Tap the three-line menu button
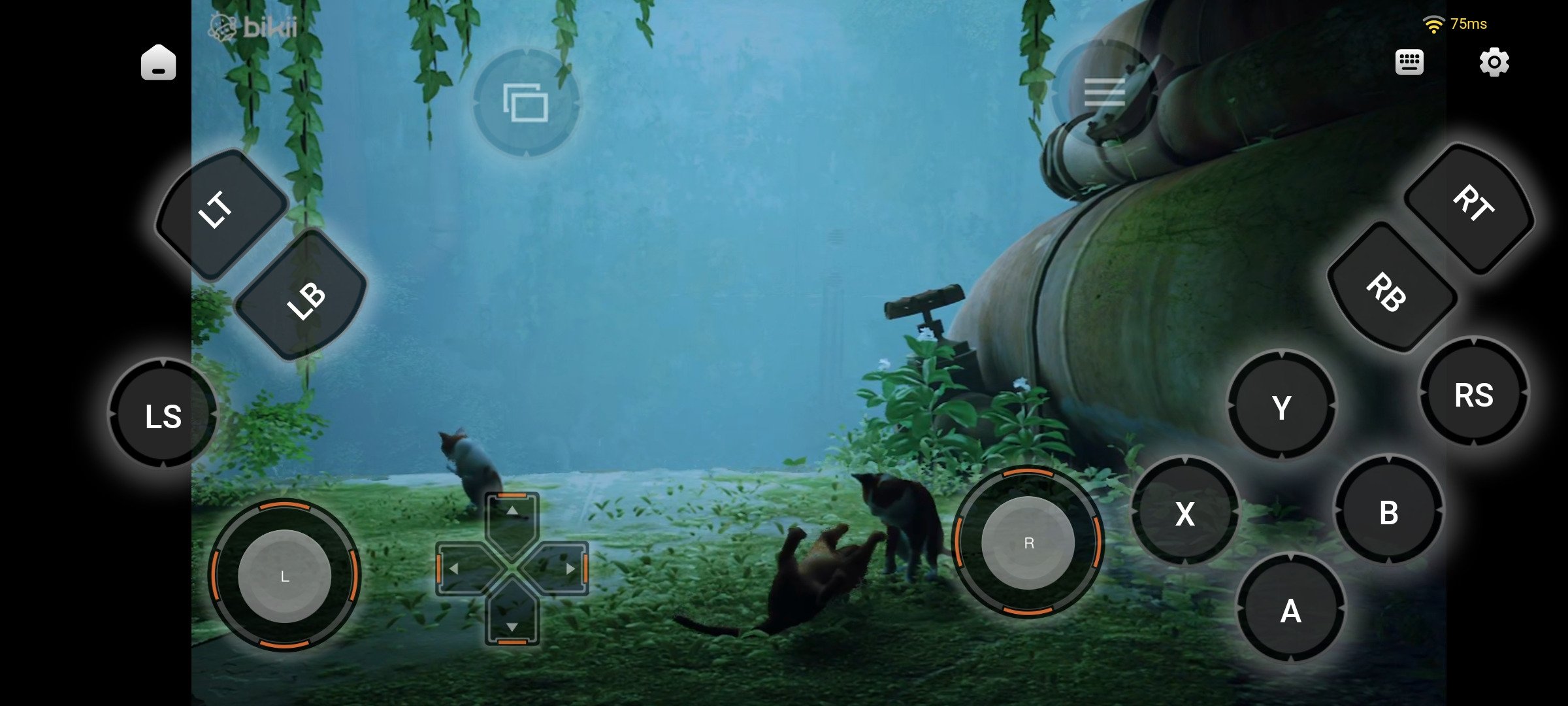 pyautogui.click(x=1103, y=92)
